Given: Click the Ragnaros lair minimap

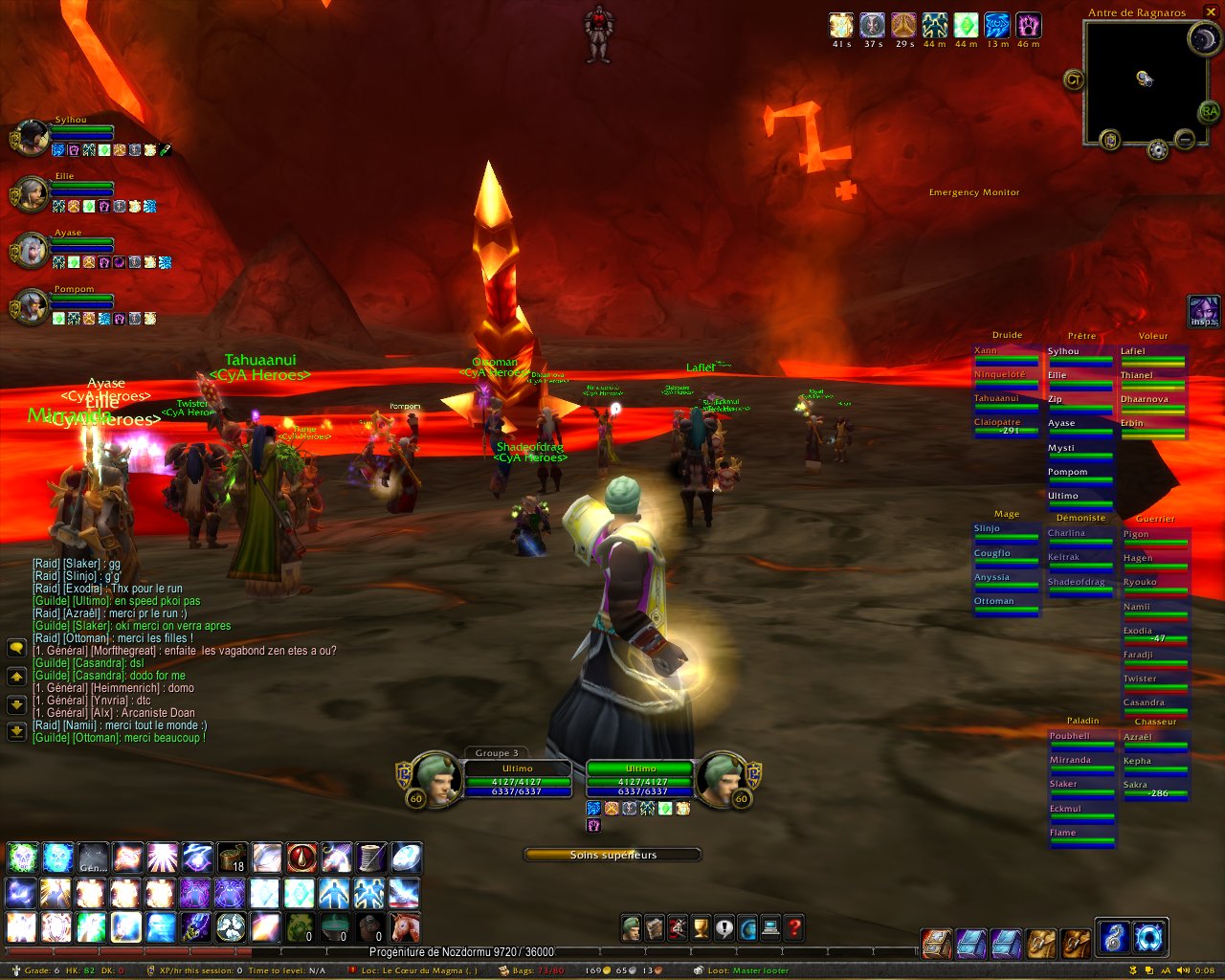Looking at the screenshot, I should pyautogui.click(x=1142, y=80).
